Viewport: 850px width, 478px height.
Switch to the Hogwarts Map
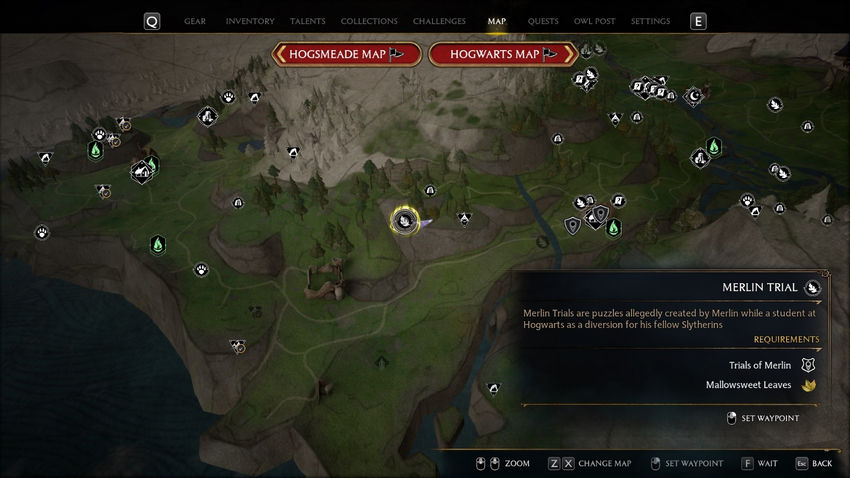point(502,54)
